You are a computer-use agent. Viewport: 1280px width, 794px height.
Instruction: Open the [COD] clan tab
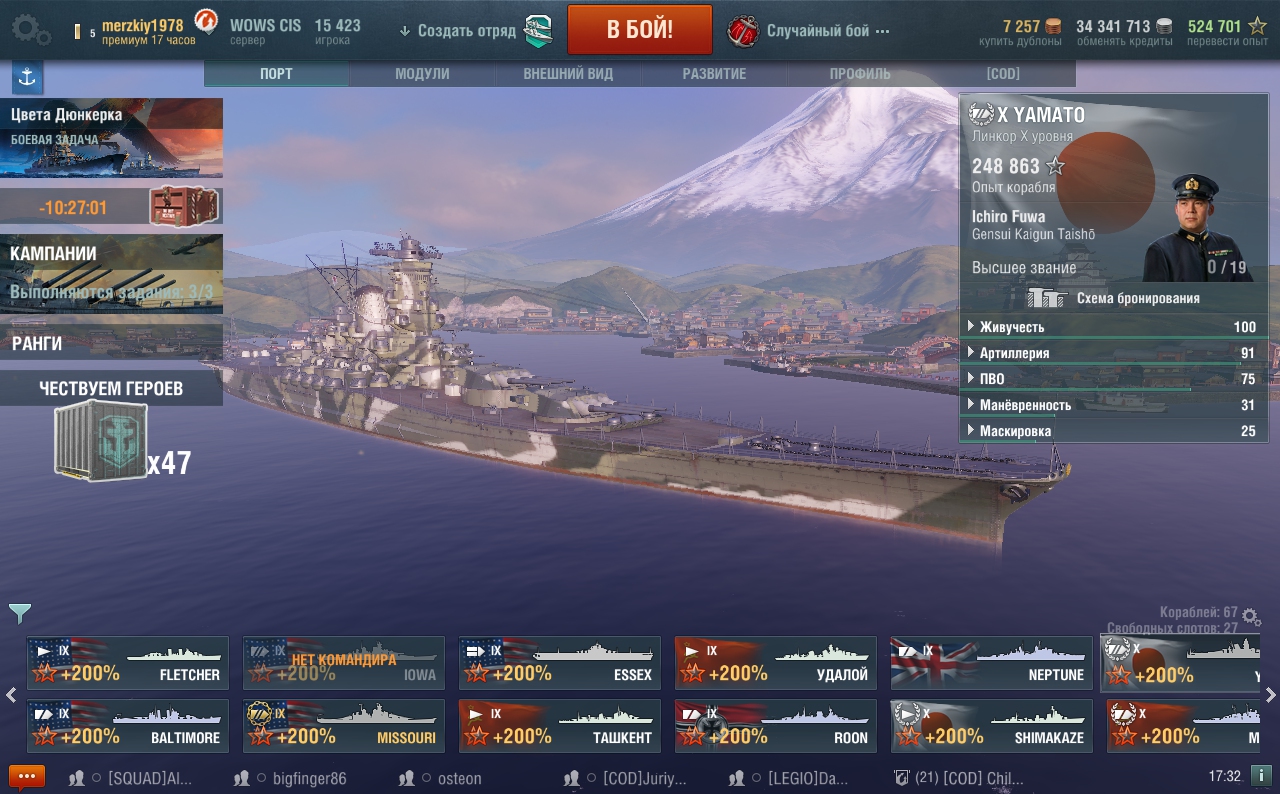[1003, 74]
